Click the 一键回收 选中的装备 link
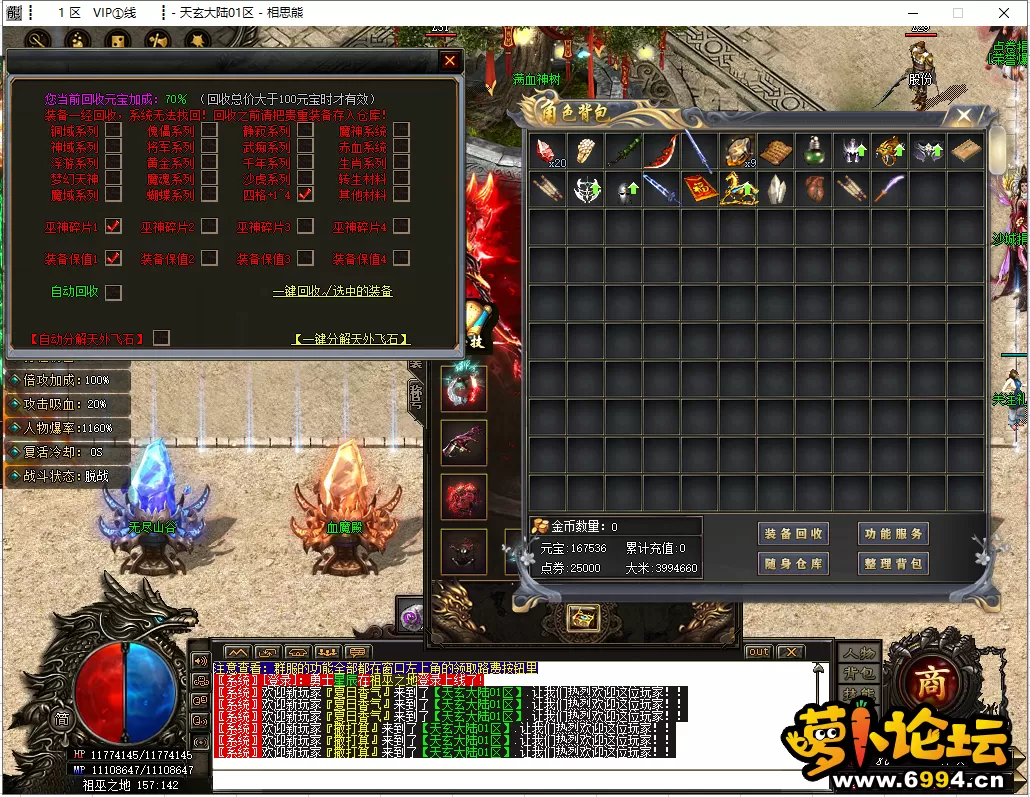Image resolution: width=1030 pixels, height=797 pixels. 333,292
